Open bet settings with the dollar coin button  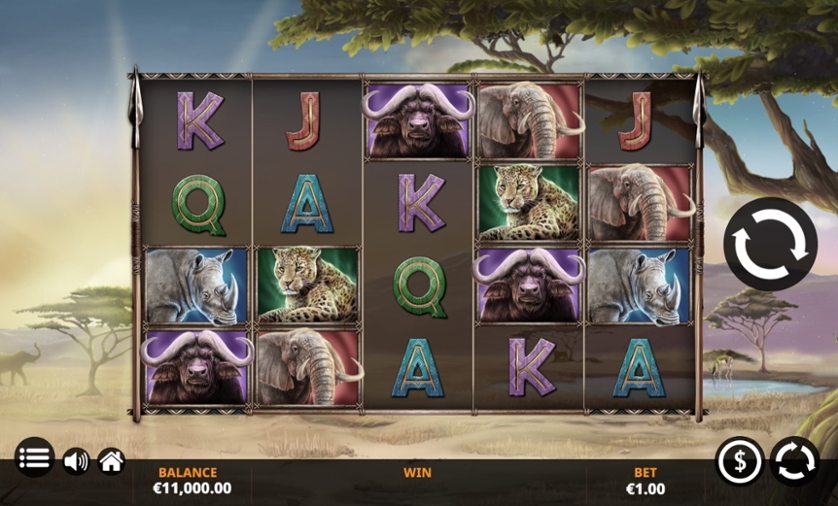coord(740,461)
